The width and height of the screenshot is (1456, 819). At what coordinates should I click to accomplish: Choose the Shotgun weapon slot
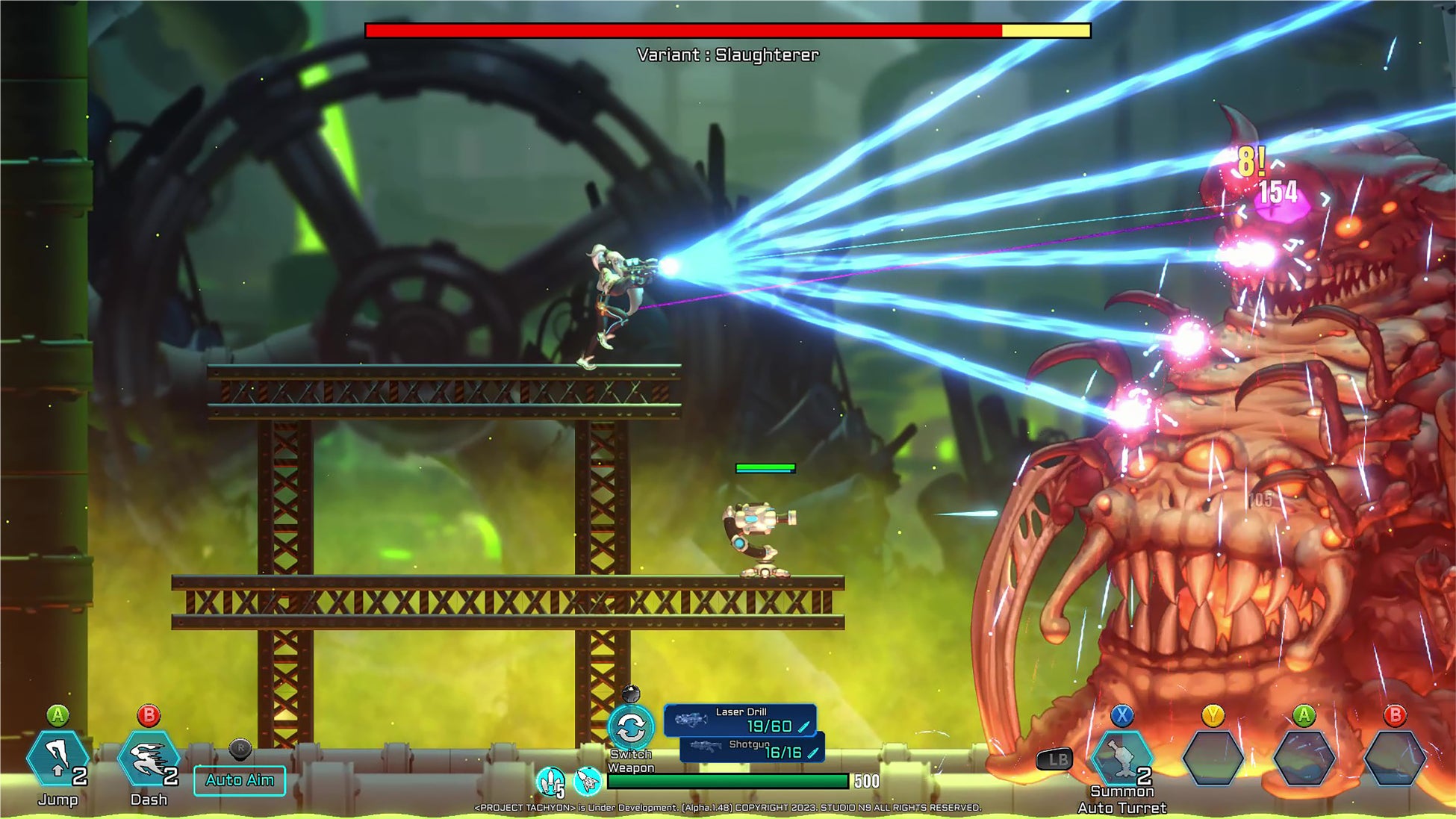753,749
